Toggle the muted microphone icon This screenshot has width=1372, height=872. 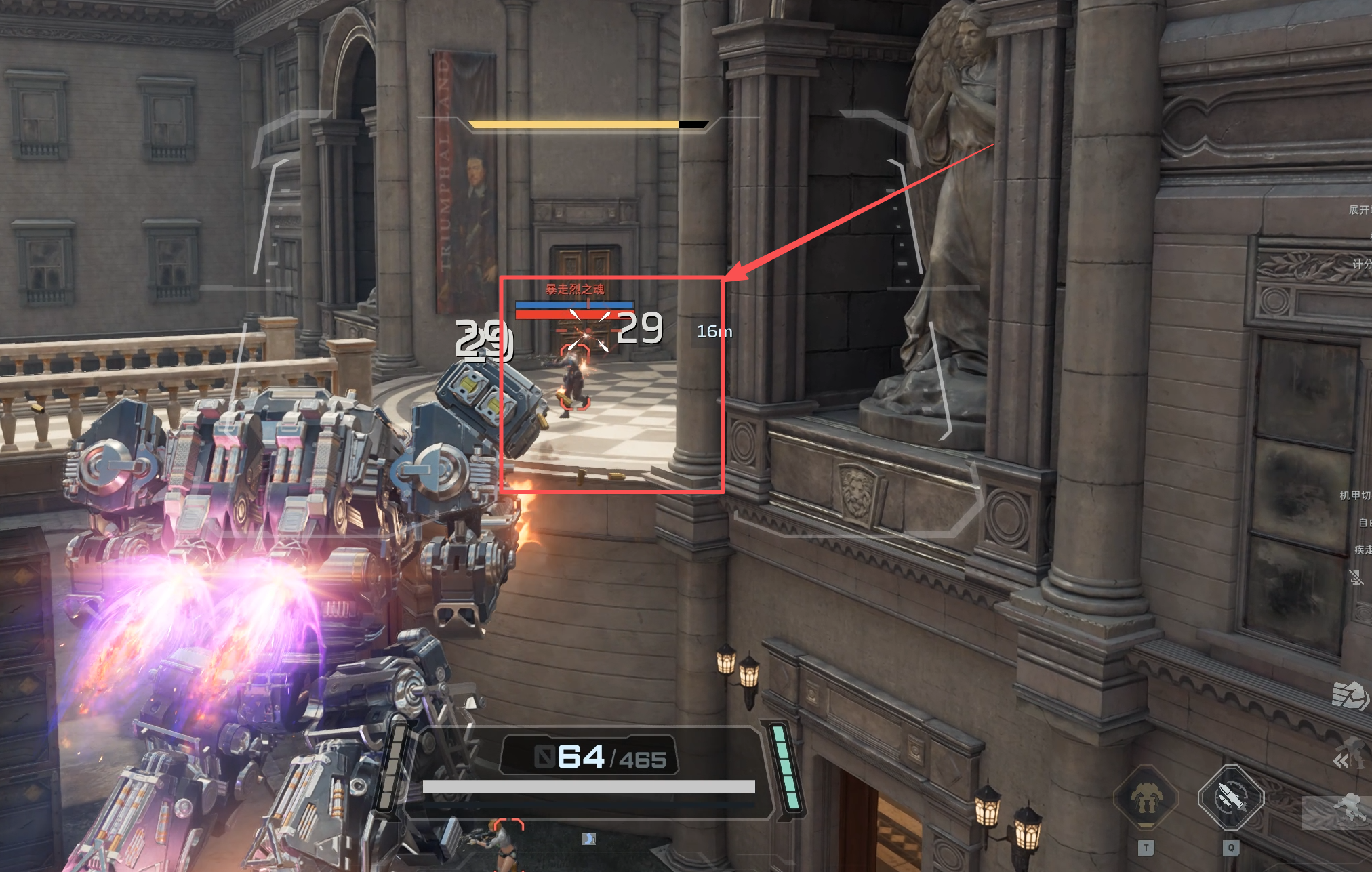[x=1356, y=577]
